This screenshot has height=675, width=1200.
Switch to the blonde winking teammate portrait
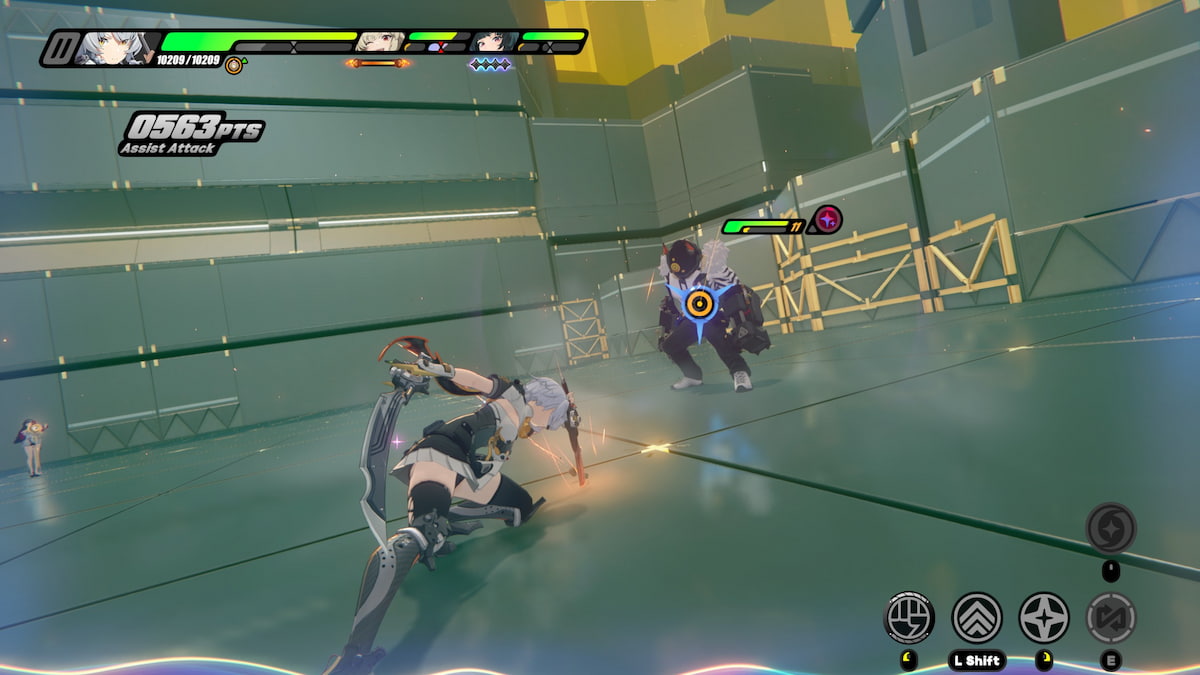coord(380,42)
